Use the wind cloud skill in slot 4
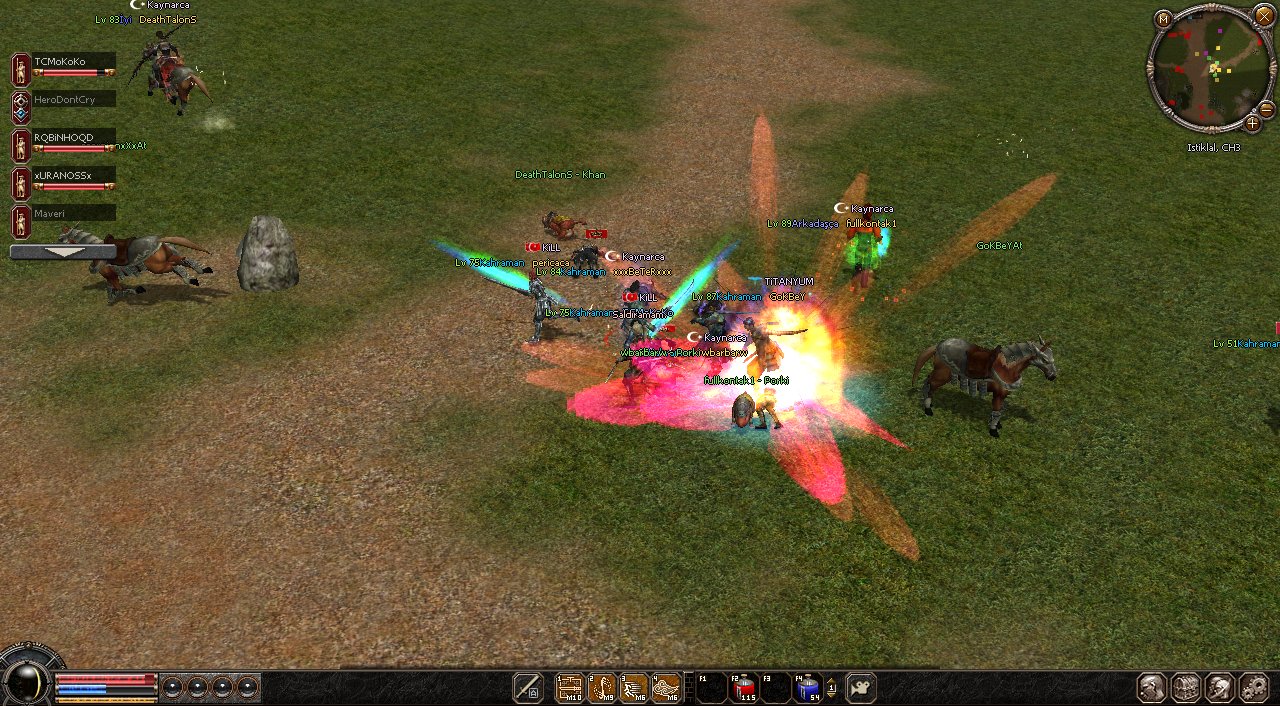Viewport: 1280px width, 706px height. coord(666,688)
